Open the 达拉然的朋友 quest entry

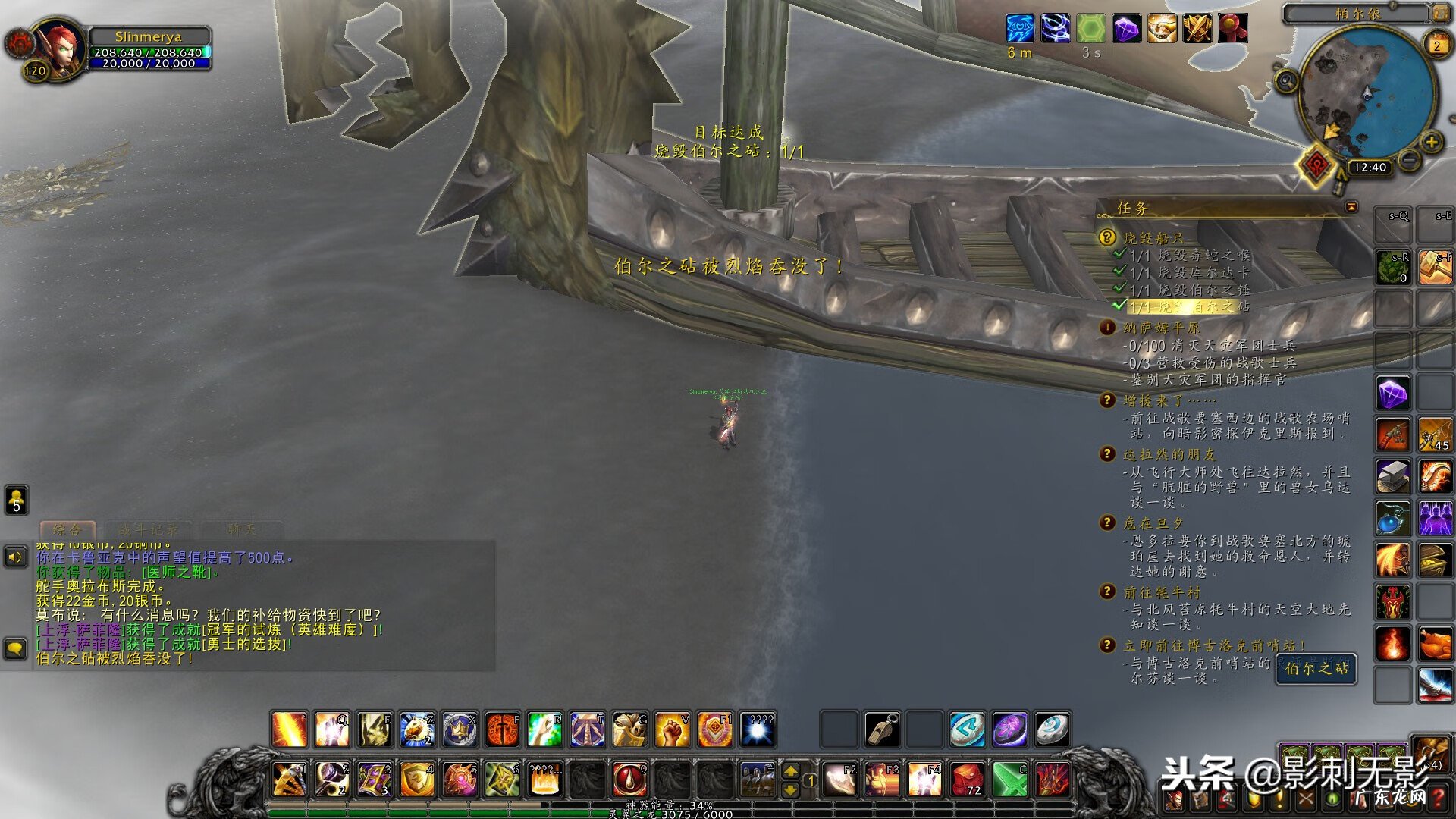pyautogui.click(x=1169, y=454)
